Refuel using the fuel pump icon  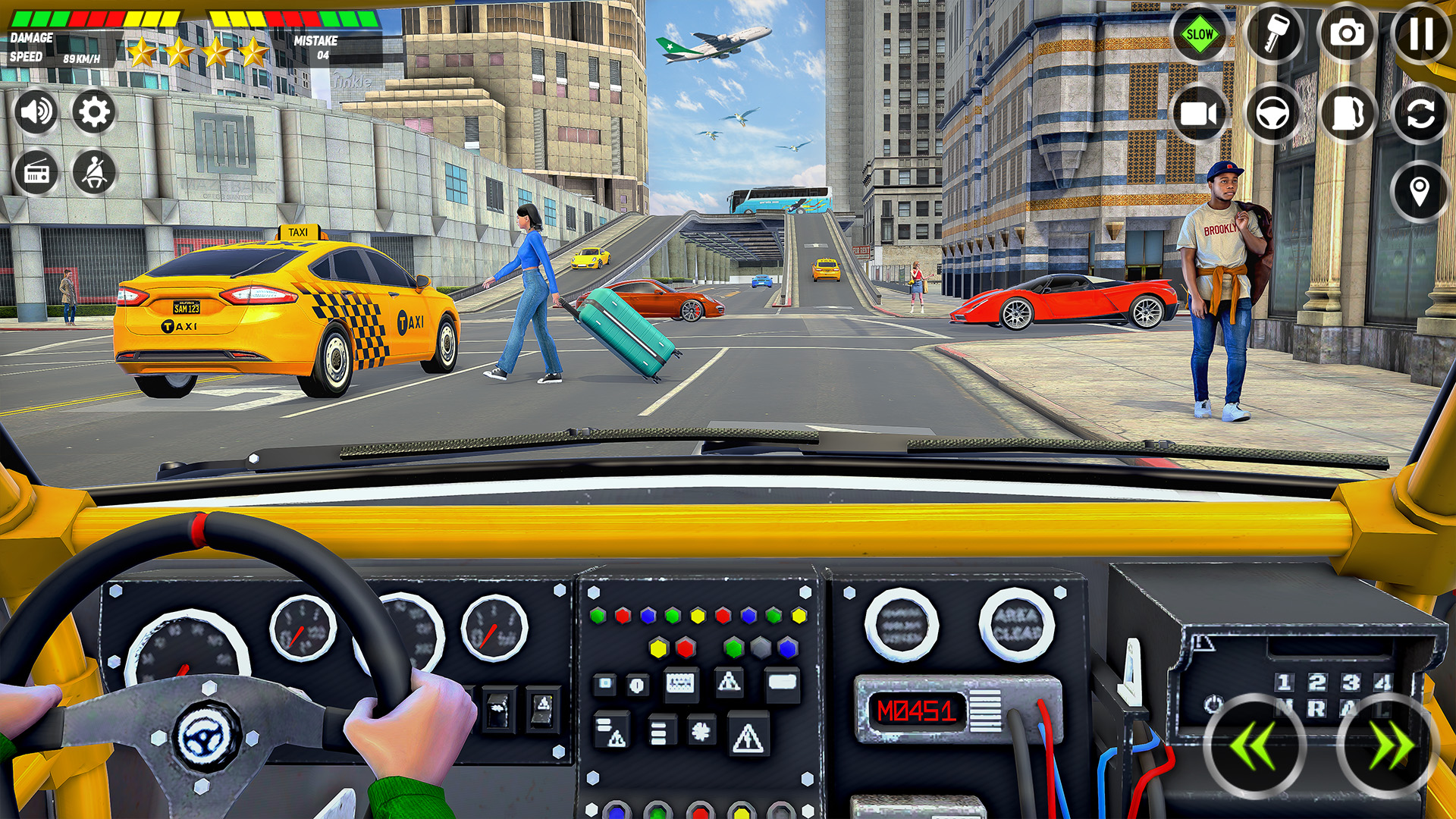1347,114
